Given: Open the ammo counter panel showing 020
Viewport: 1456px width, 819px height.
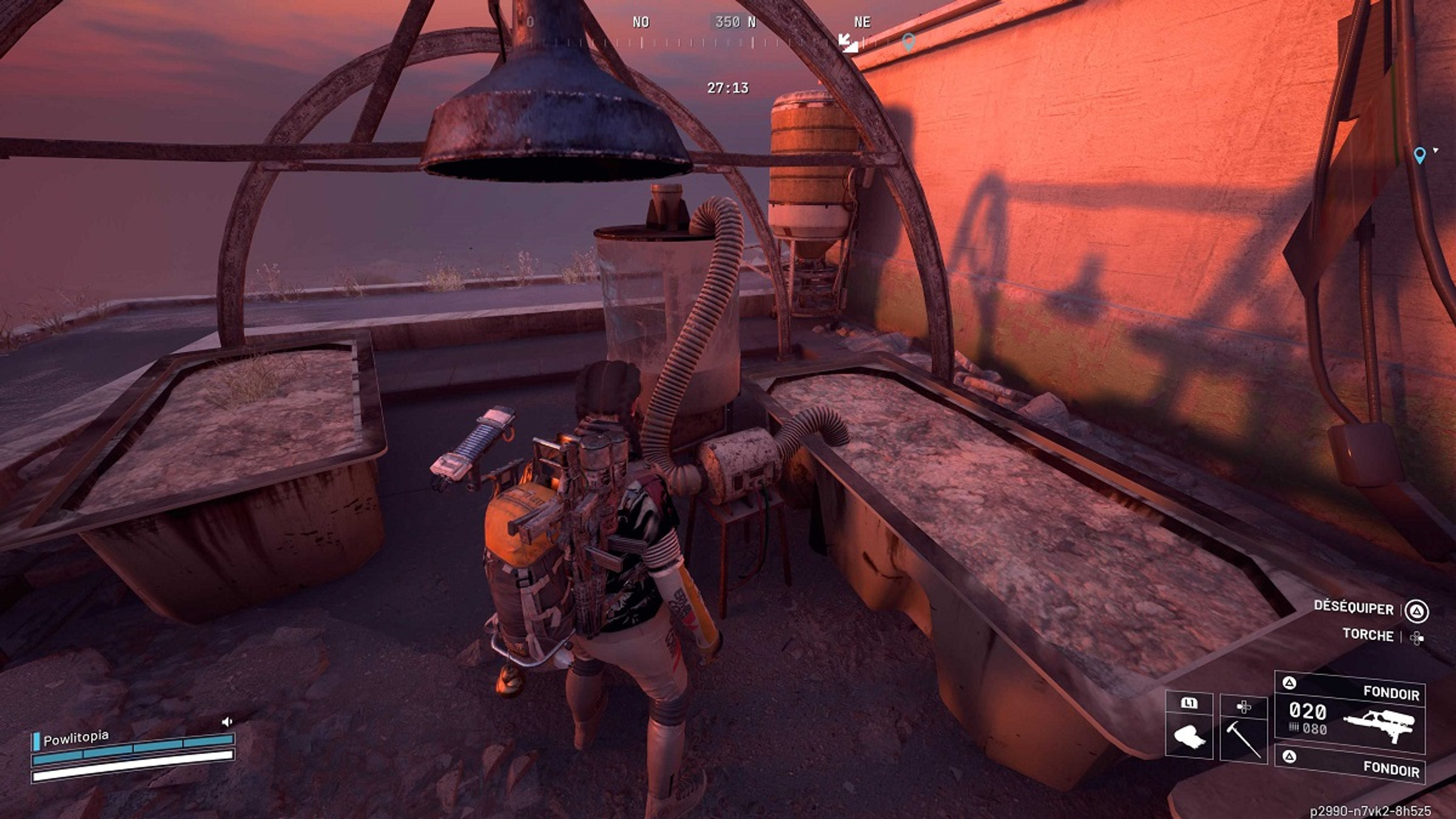Looking at the screenshot, I should point(1308,711).
